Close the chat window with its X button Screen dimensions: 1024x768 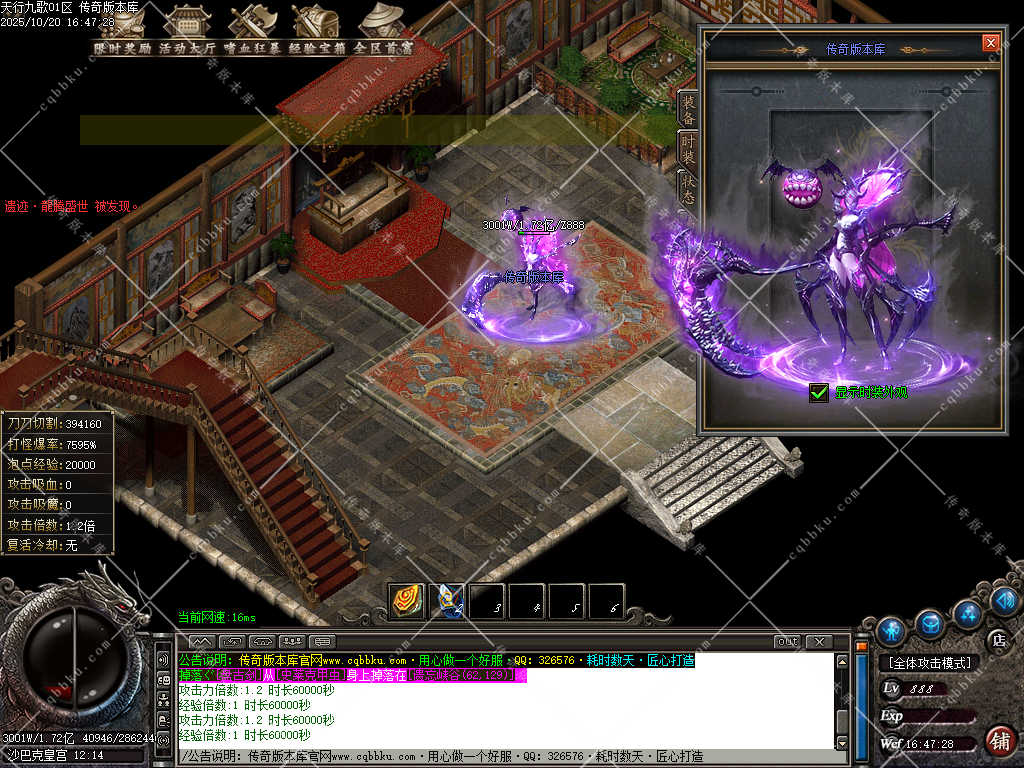point(819,641)
